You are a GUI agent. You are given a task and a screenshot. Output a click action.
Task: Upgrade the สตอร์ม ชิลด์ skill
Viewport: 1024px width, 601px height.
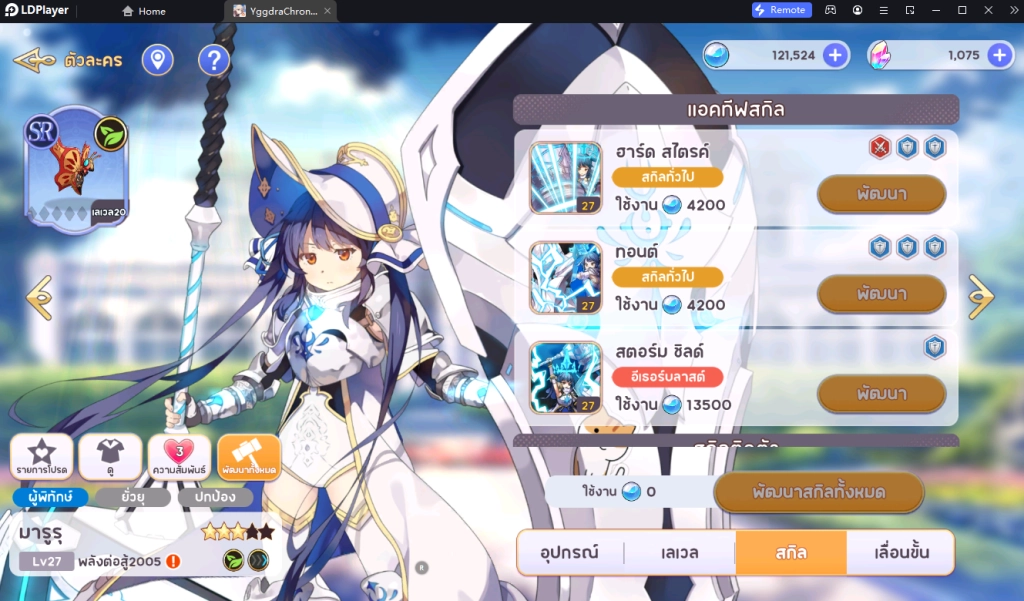pyautogui.click(x=881, y=393)
